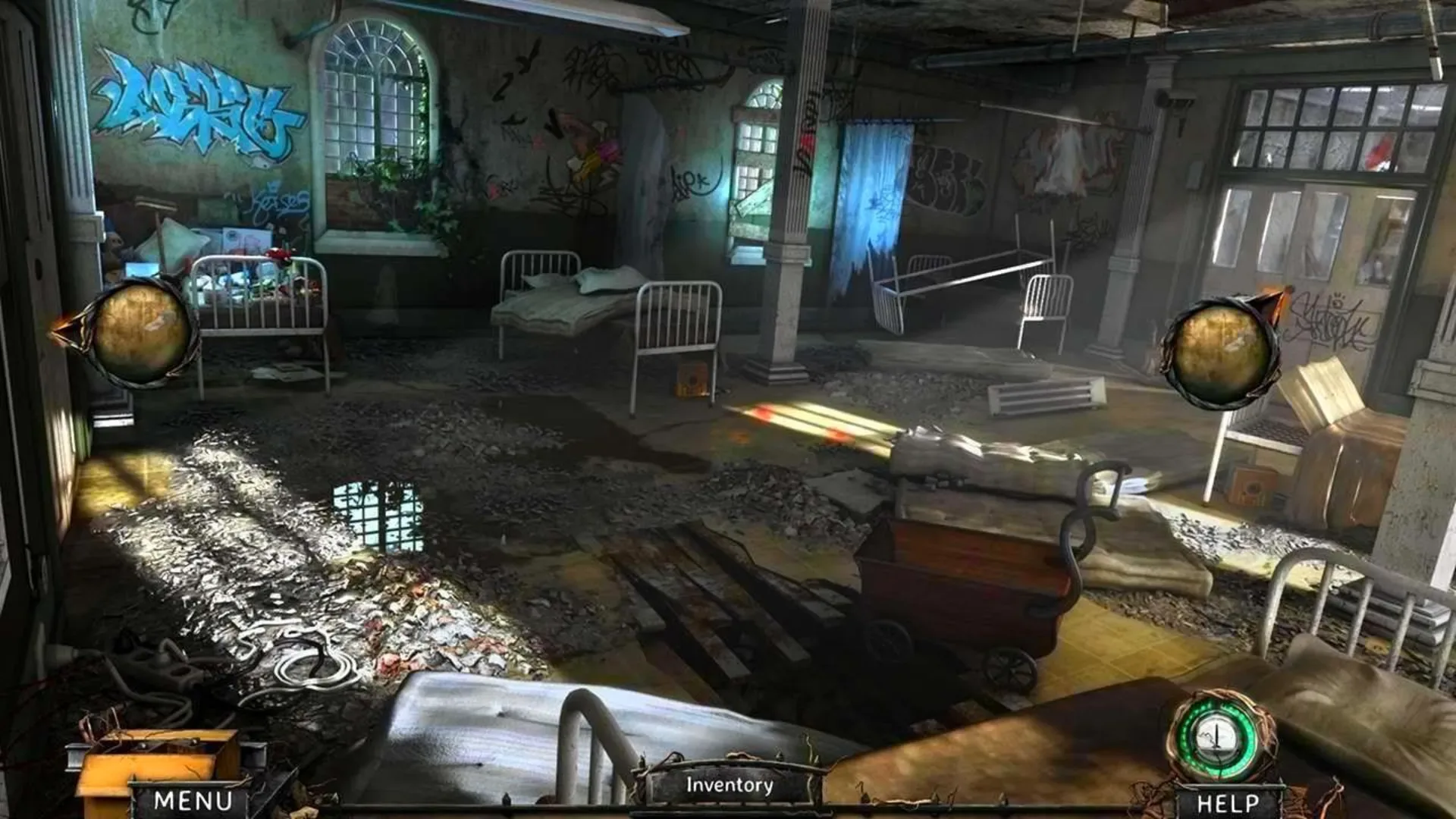Click the mattress in the foreground

[x=531, y=728]
